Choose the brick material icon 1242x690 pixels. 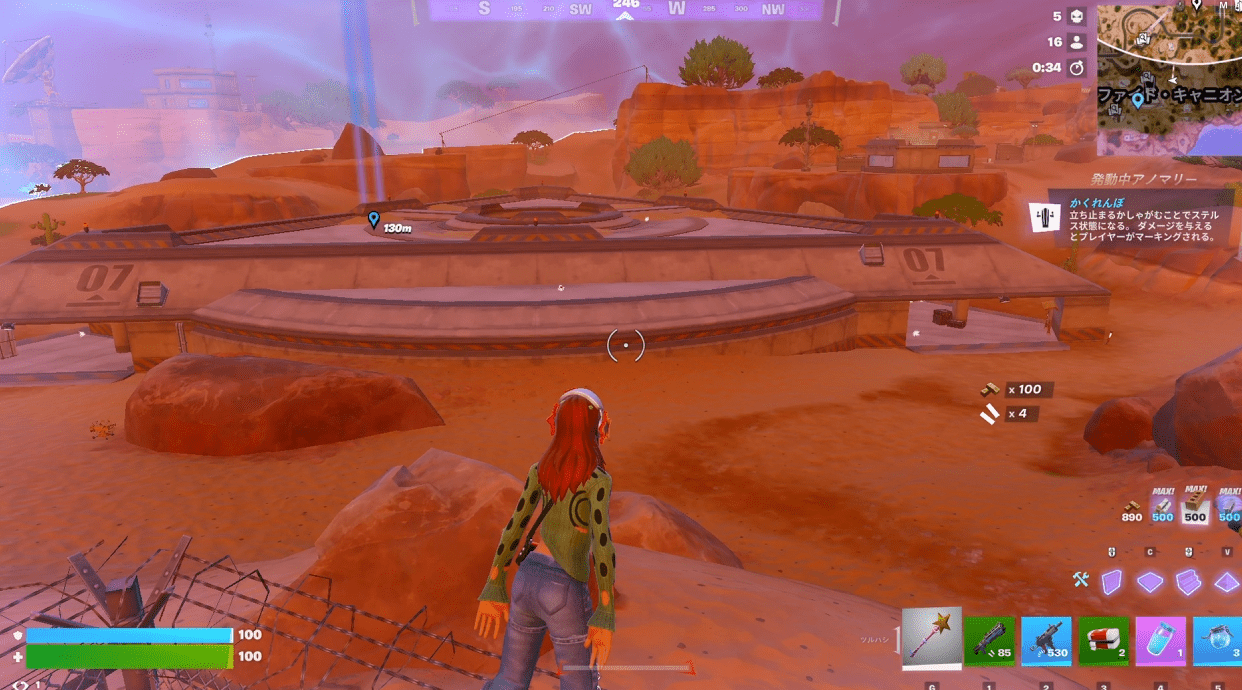(1195, 506)
